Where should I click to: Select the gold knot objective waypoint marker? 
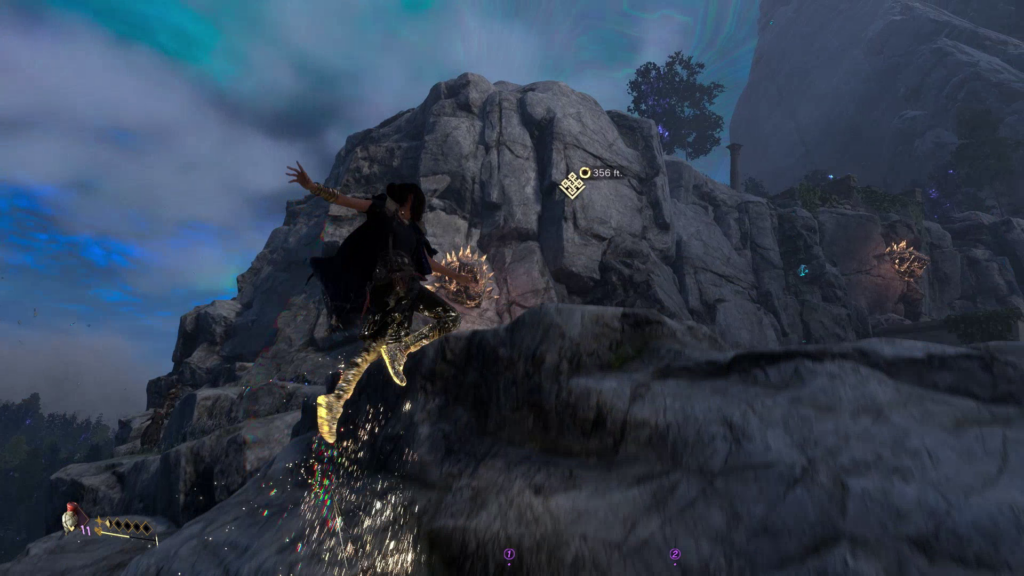tap(572, 184)
